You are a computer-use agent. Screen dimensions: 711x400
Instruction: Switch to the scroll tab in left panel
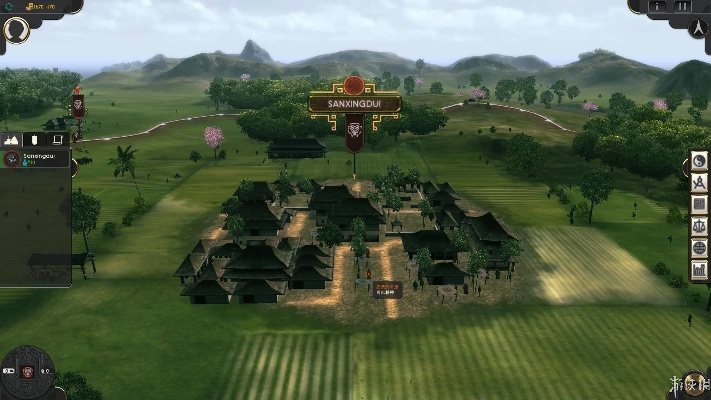(58, 140)
